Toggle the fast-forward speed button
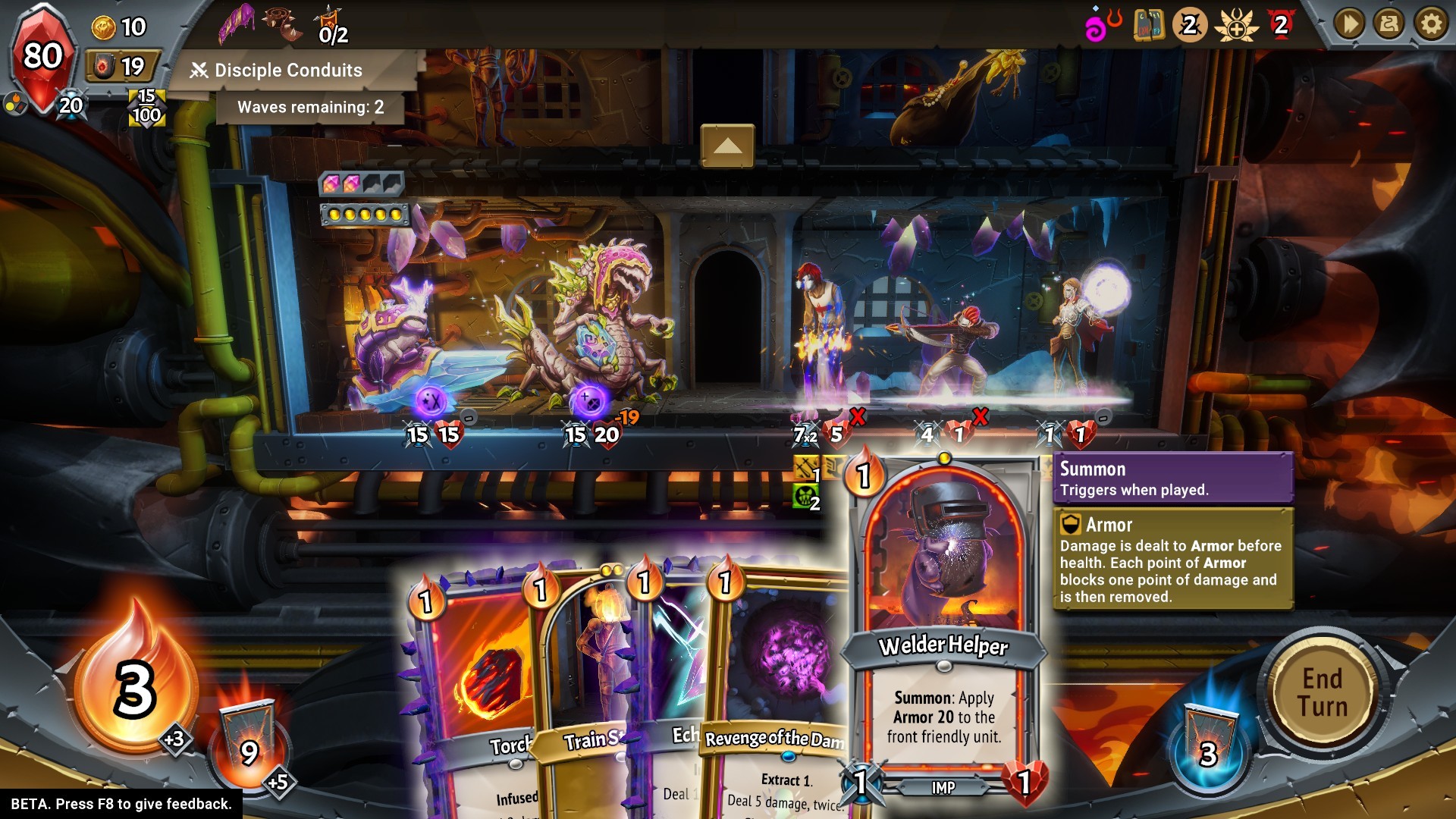Image resolution: width=1456 pixels, height=819 pixels. (1350, 25)
